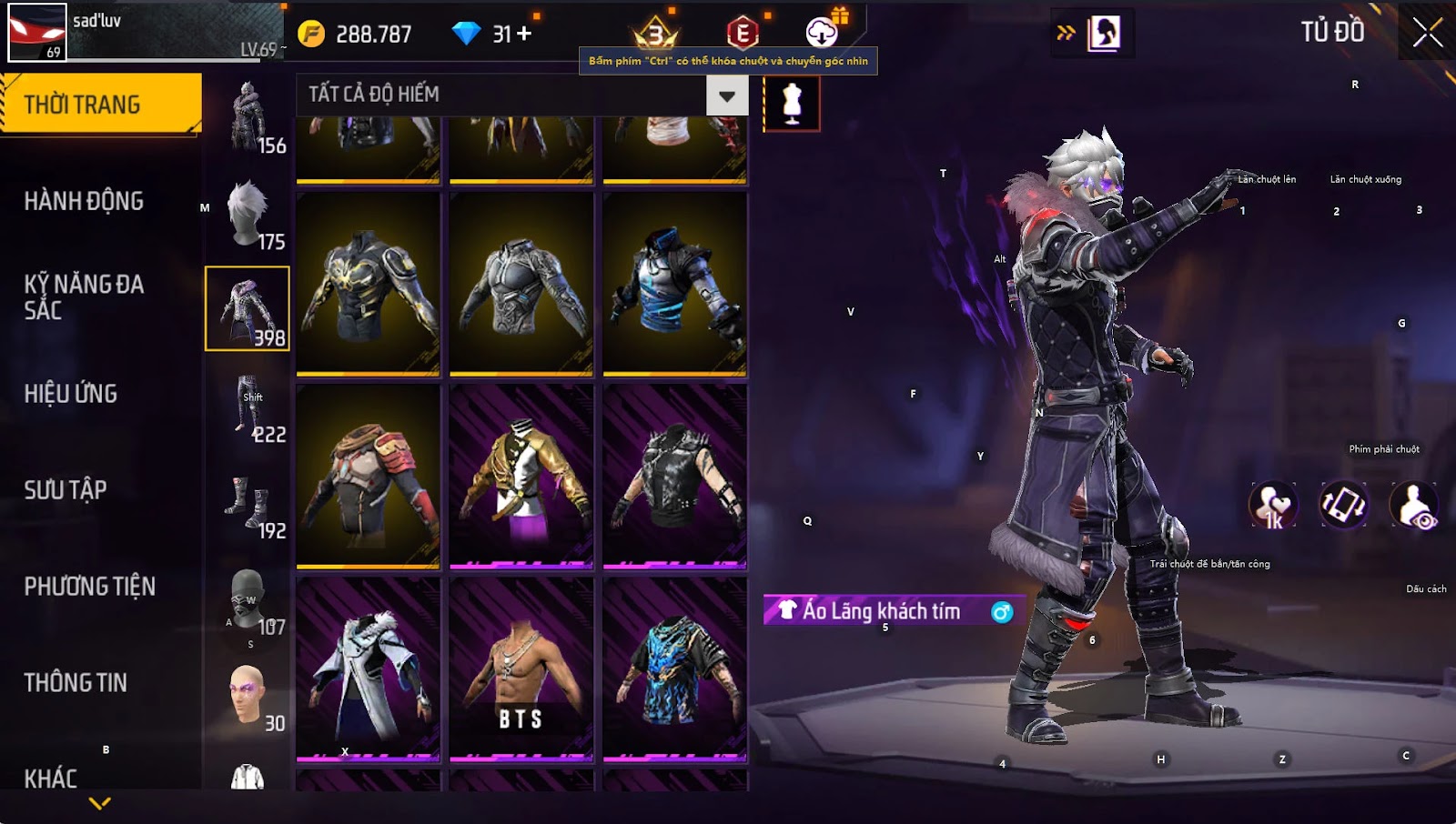Open the Phương Tiện tab
The width and height of the screenshot is (1456, 824).
tap(89, 587)
